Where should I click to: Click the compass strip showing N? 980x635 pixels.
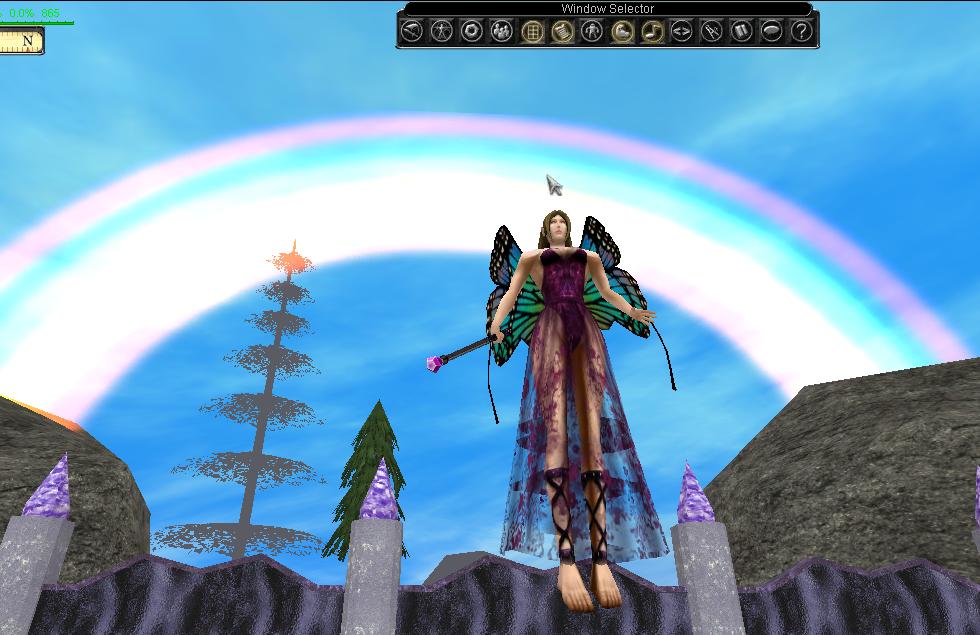[x=22, y=42]
